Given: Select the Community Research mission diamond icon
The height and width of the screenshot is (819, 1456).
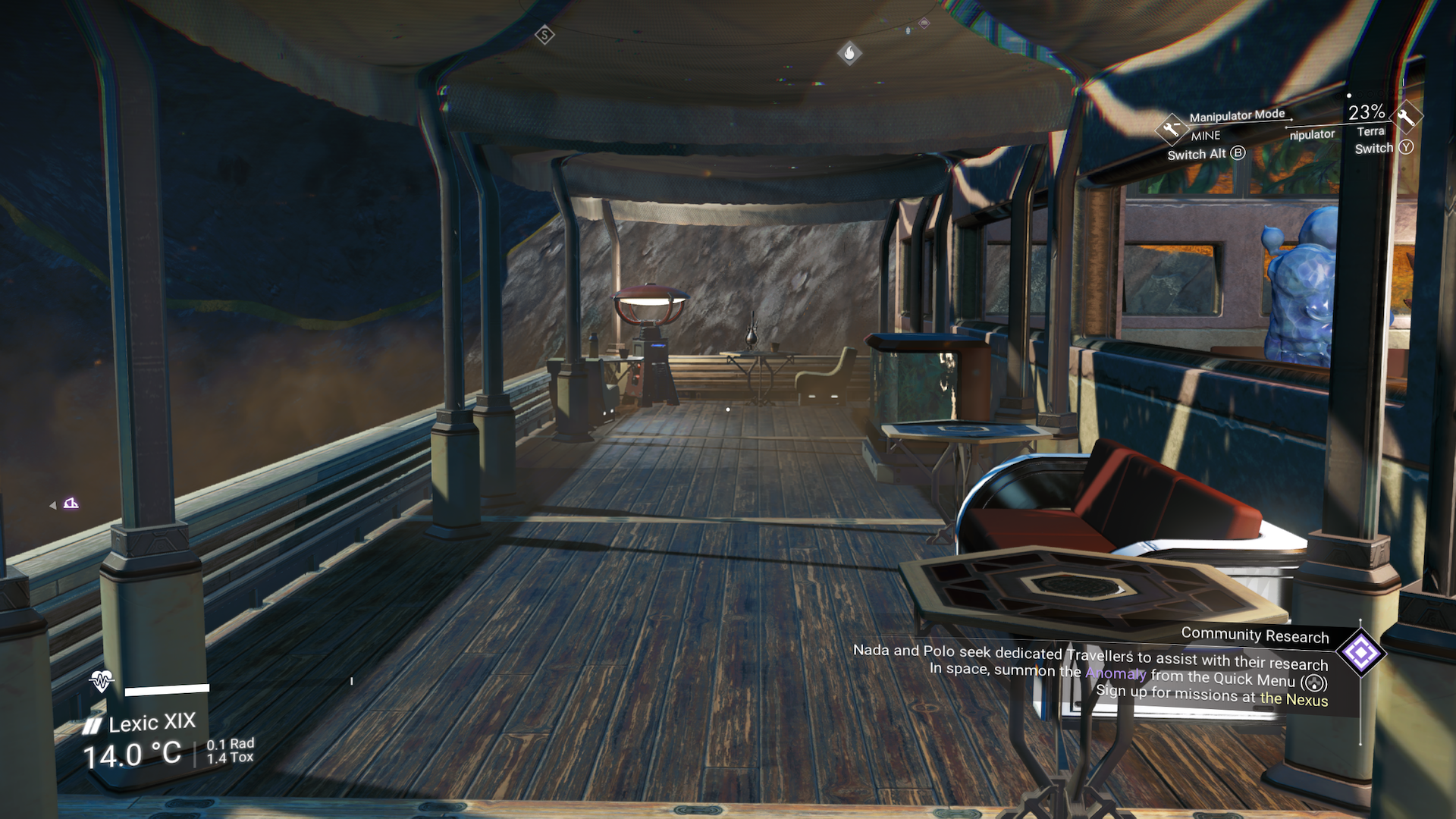Looking at the screenshot, I should (x=1361, y=653).
